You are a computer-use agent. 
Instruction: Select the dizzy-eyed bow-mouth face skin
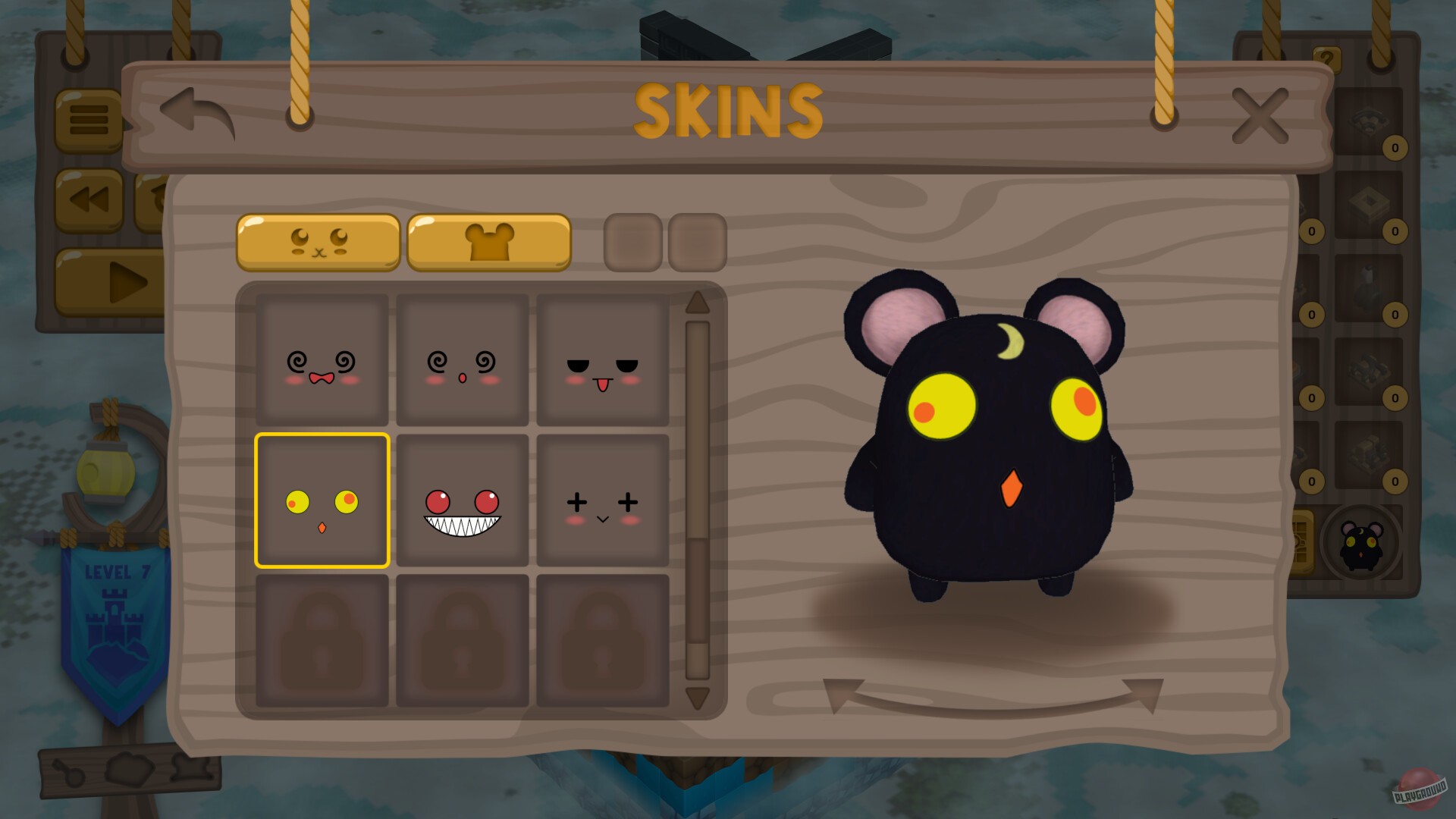[321, 361]
